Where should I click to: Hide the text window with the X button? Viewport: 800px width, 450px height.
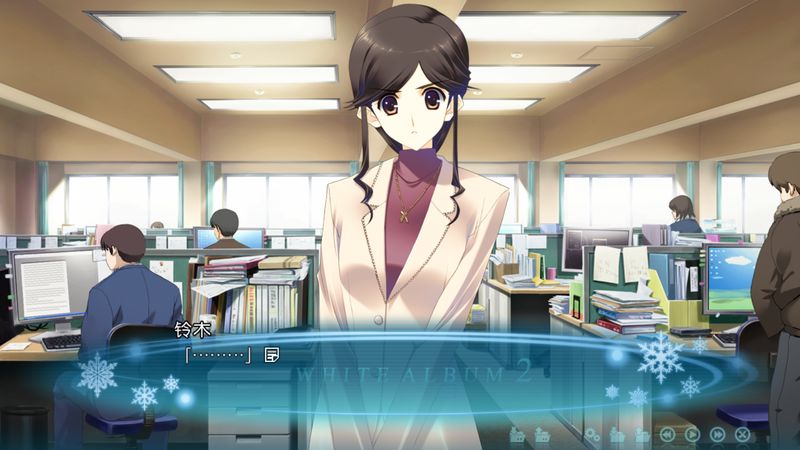coord(742,434)
